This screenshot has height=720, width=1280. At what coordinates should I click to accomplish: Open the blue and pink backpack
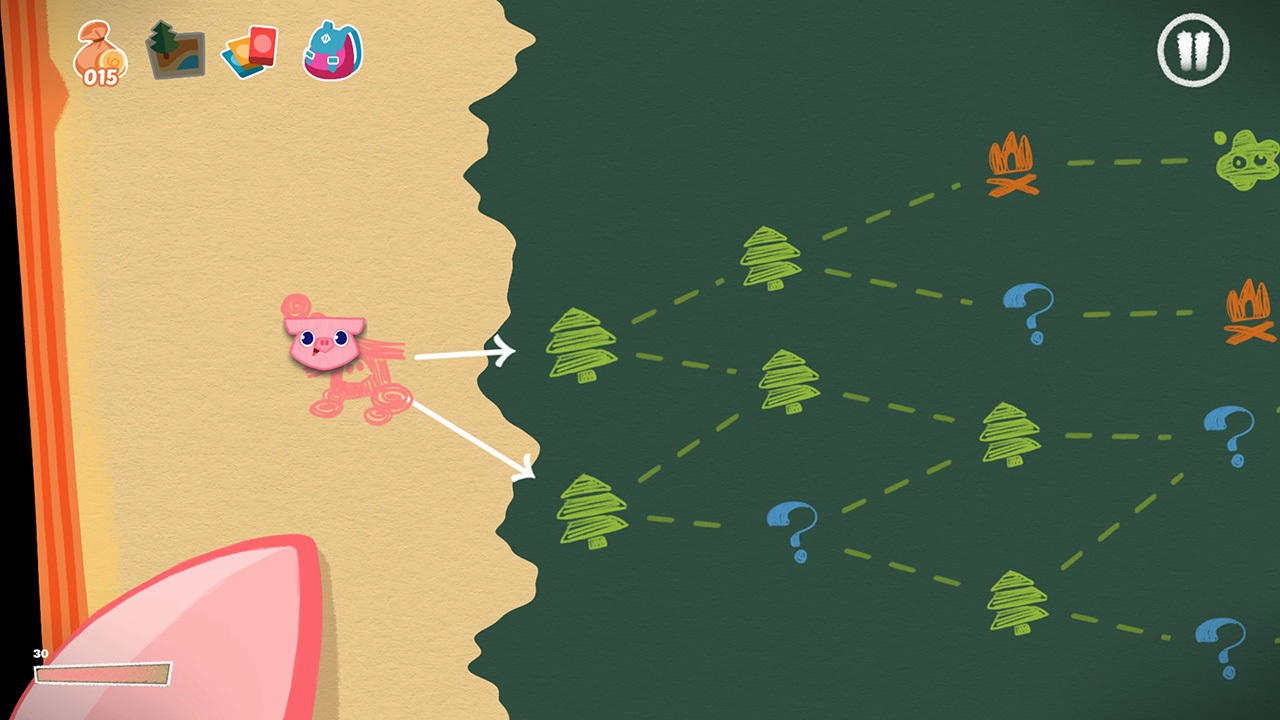pyautogui.click(x=330, y=48)
